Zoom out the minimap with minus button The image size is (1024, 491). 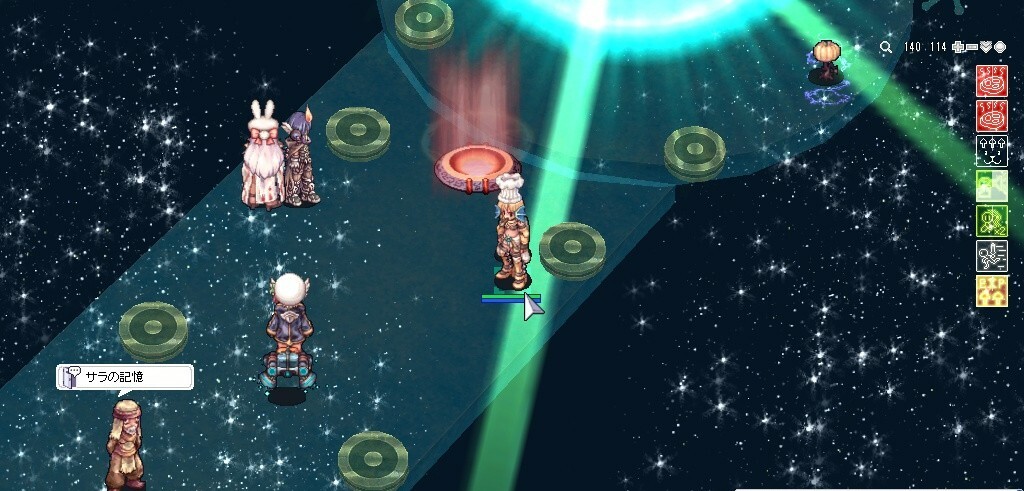click(972, 47)
